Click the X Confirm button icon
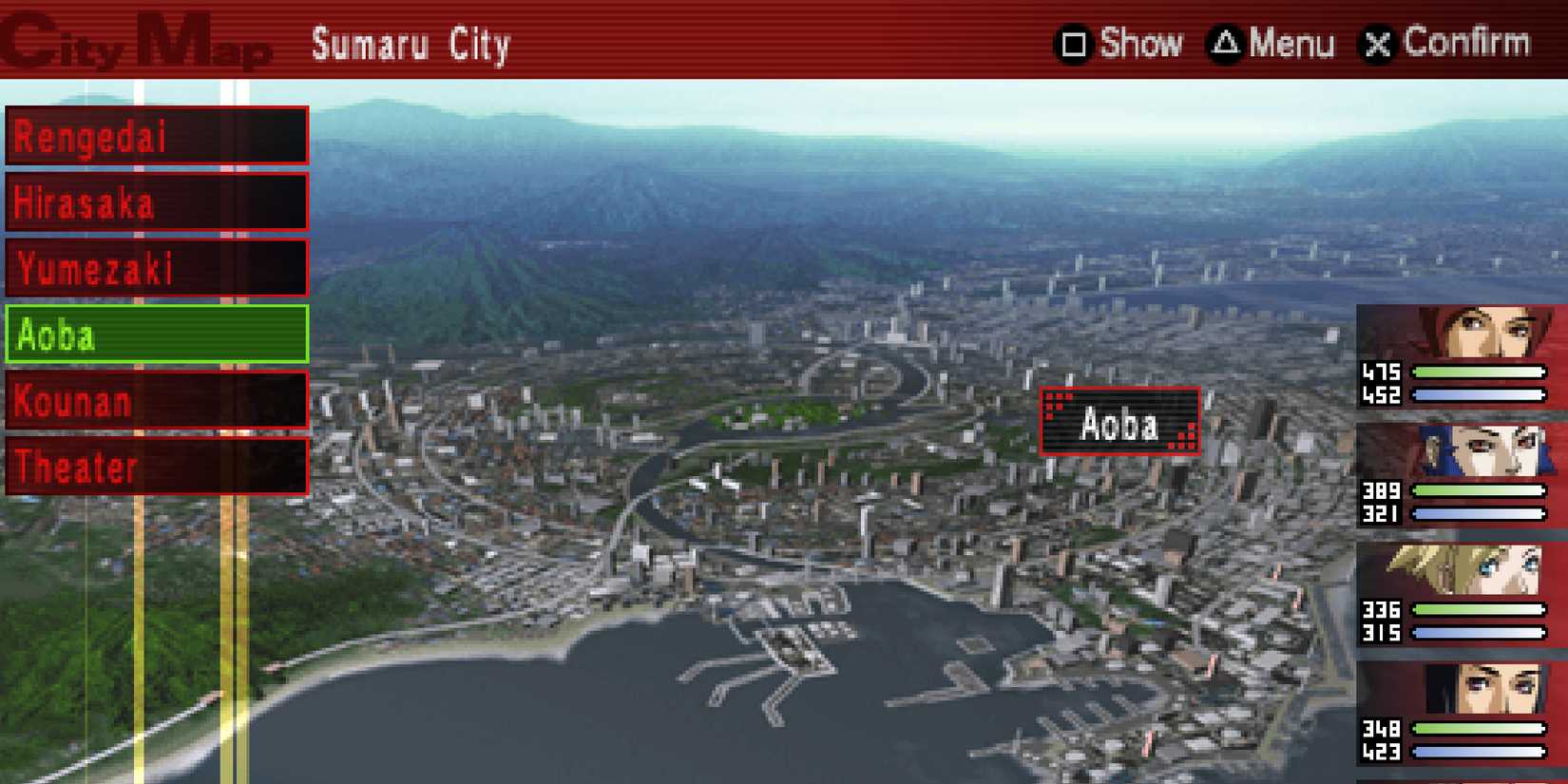Viewport: 1568px width, 784px height. point(1380,44)
